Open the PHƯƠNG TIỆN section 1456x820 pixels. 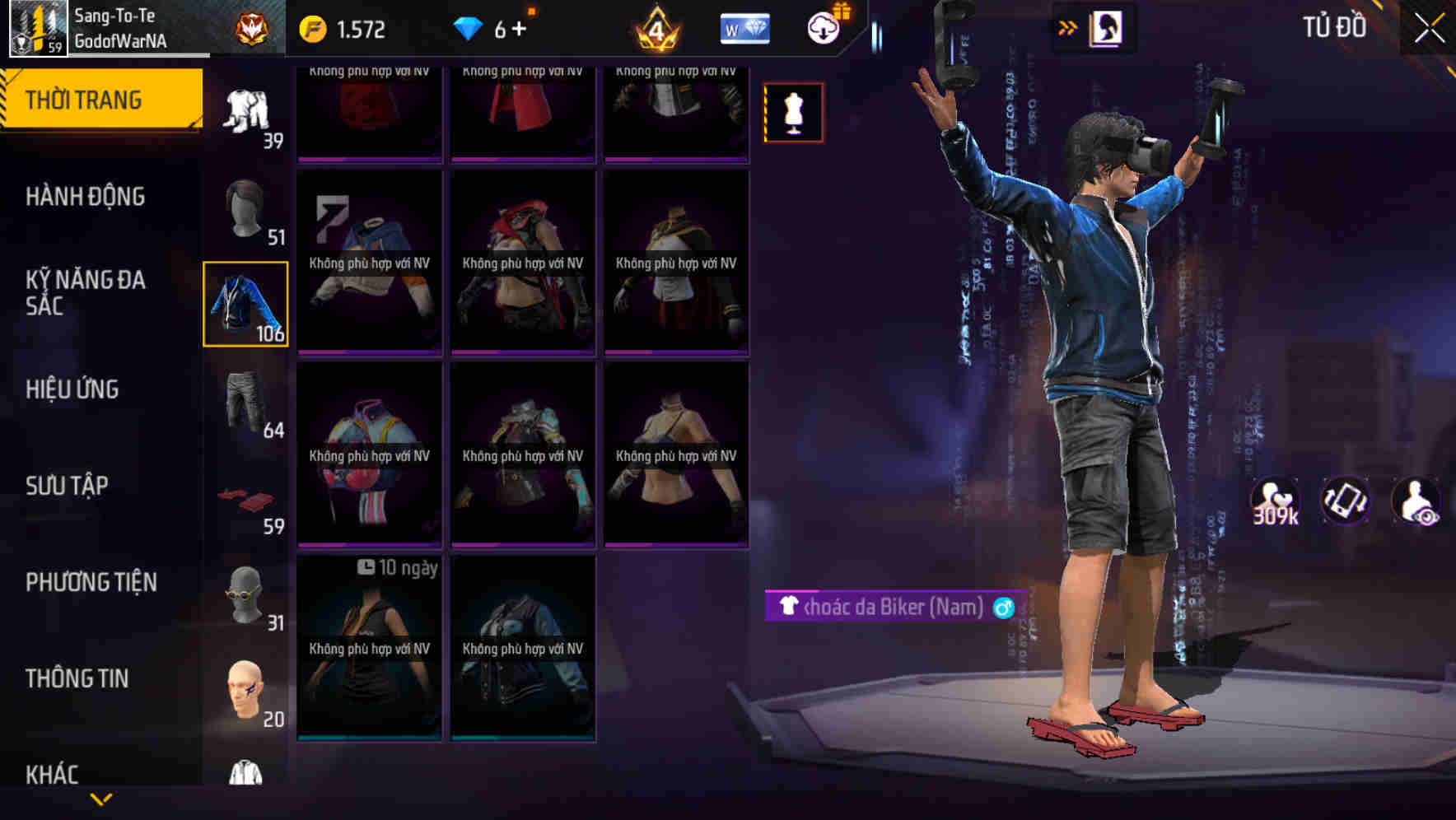click(91, 582)
